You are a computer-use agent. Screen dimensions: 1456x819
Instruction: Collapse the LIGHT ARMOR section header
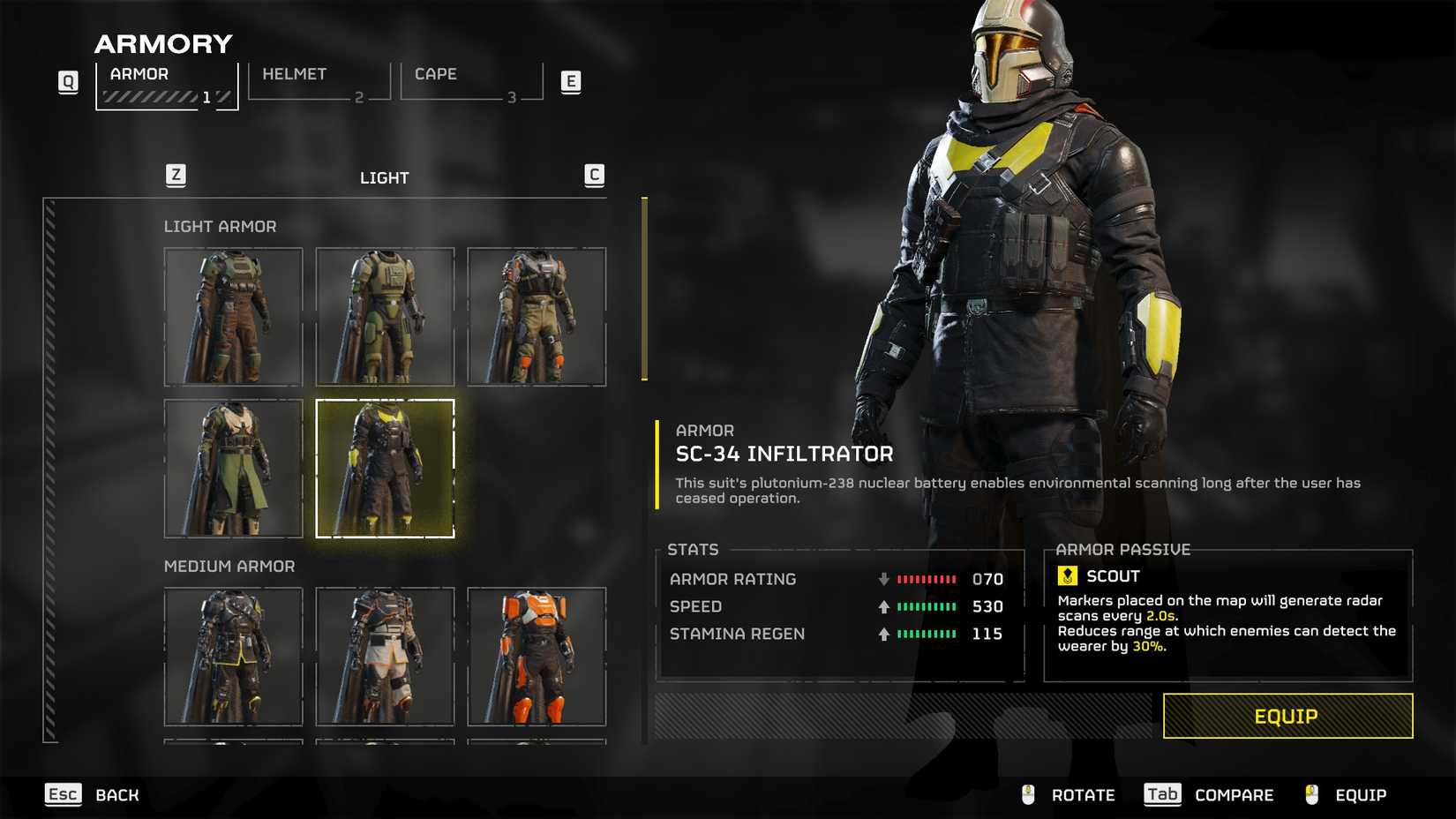[x=221, y=226]
